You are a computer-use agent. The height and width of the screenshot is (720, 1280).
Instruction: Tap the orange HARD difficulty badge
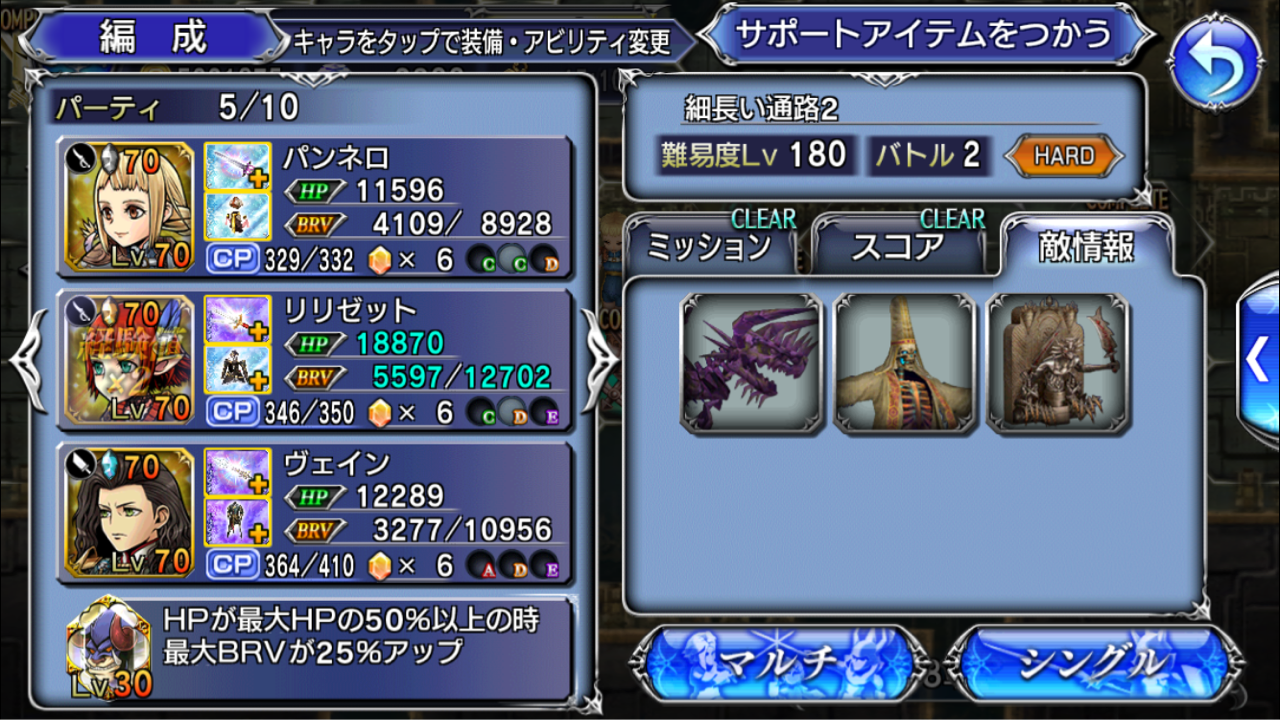pyautogui.click(x=1063, y=156)
